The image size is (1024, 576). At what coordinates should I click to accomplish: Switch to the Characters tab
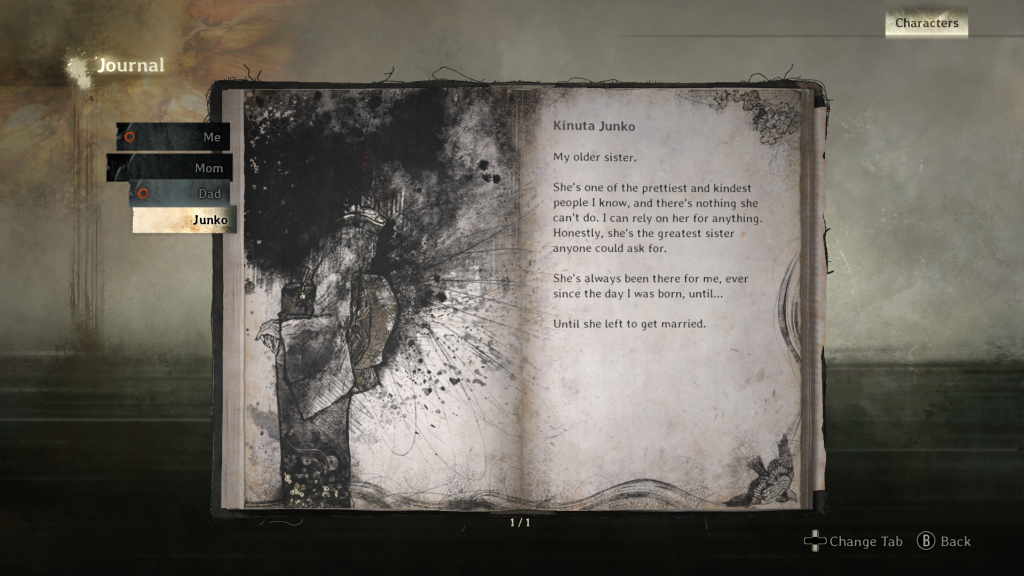926,23
